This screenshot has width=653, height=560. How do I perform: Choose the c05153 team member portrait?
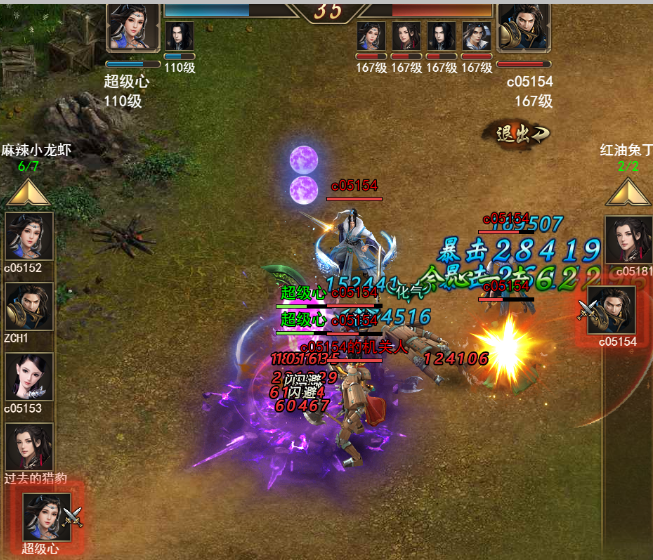[x=30, y=377]
